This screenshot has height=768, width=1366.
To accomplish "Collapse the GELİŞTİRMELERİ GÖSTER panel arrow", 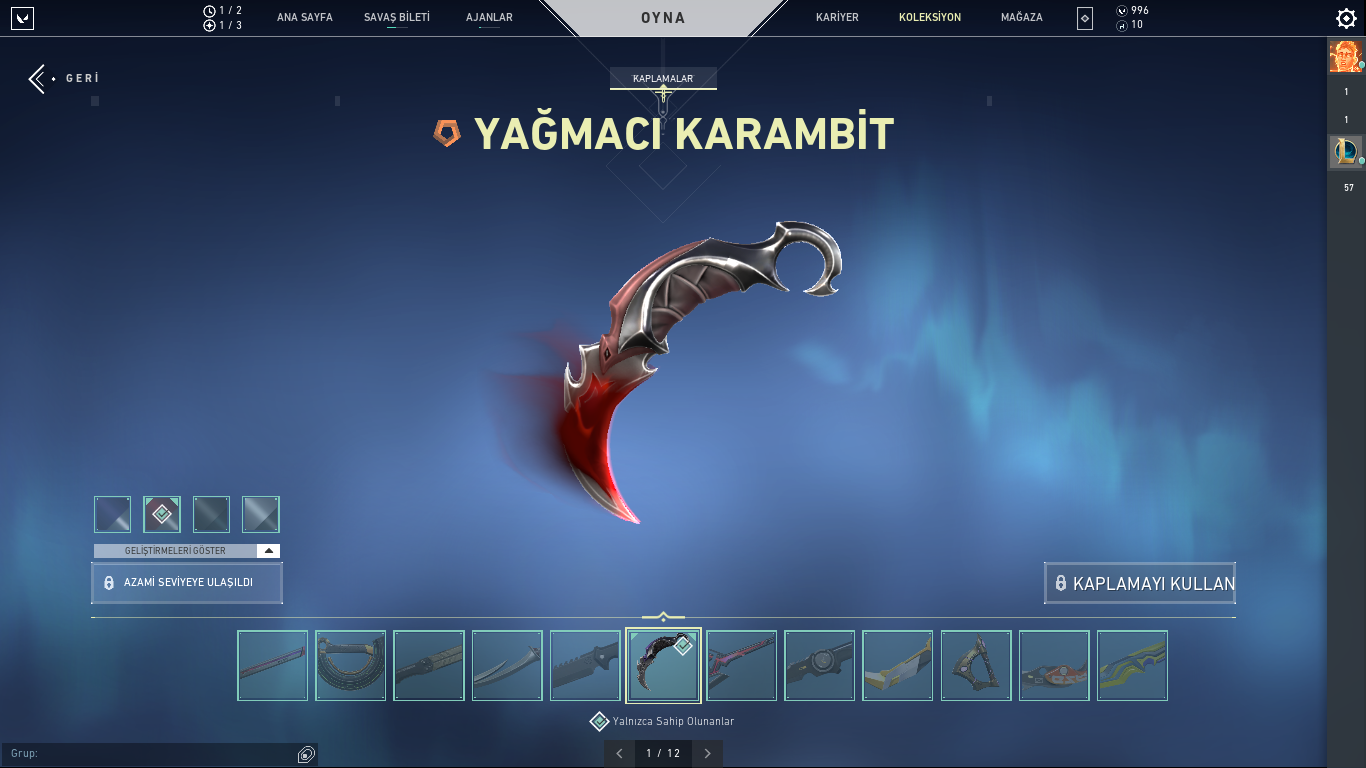I will [268, 549].
